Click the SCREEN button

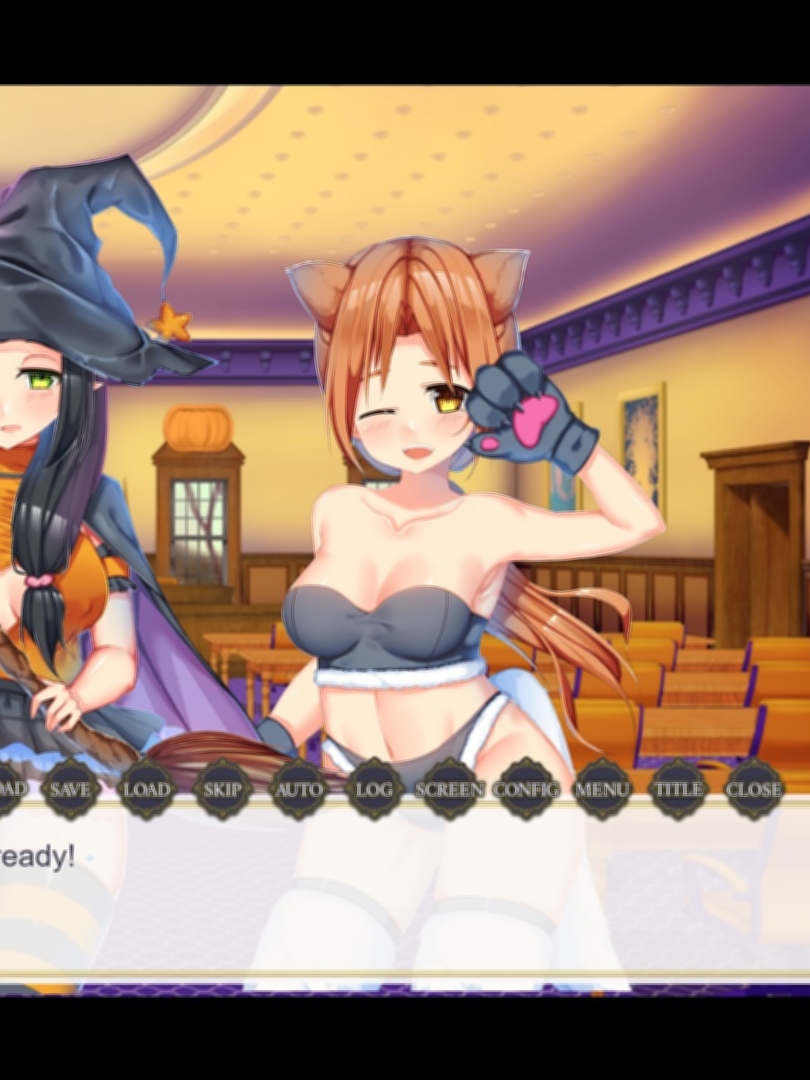point(450,789)
